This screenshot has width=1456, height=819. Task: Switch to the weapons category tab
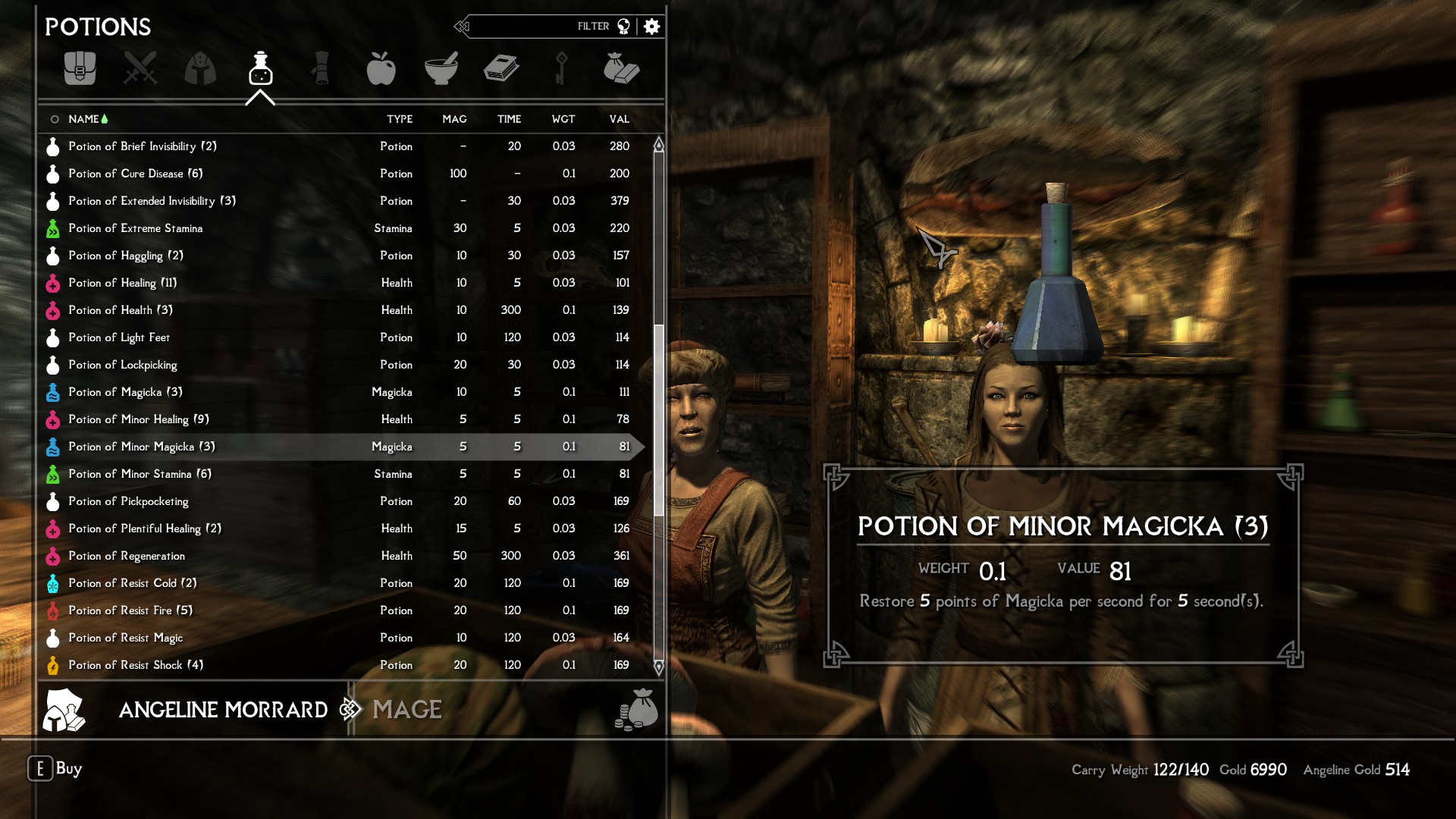click(x=140, y=68)
